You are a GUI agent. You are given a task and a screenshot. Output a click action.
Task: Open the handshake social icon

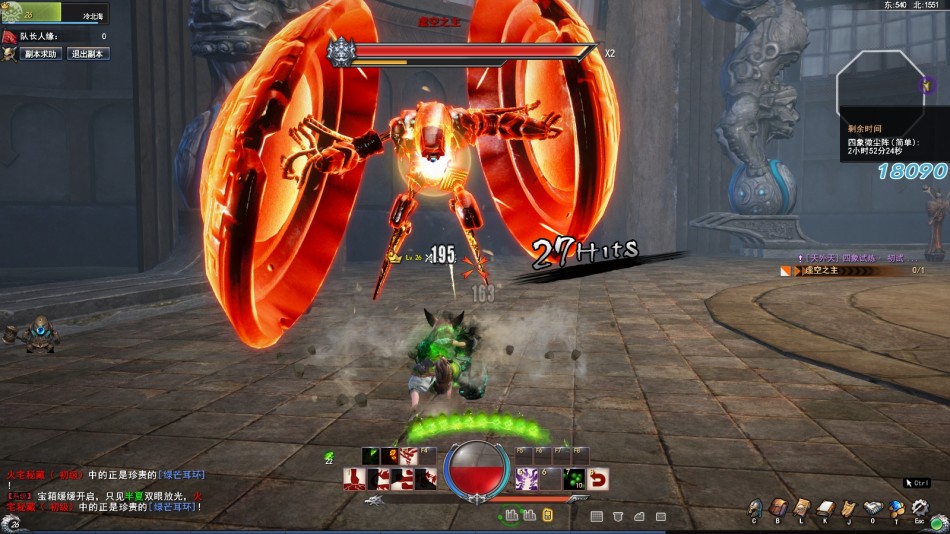pos(872,508)
